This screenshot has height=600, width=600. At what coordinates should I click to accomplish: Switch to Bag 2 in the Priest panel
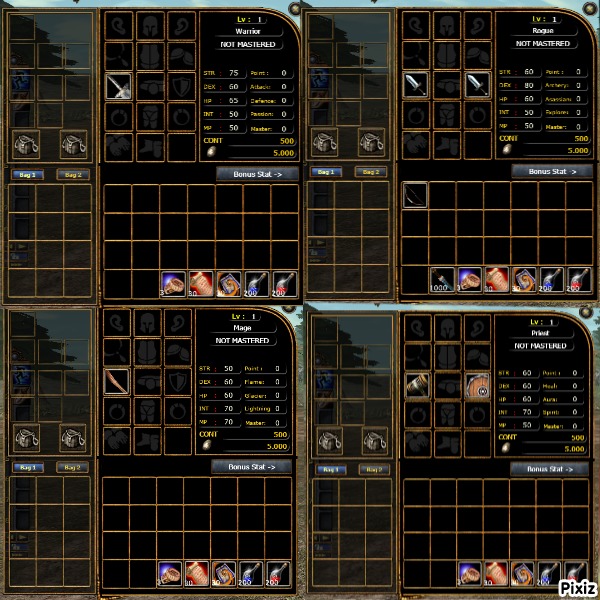(371, 468)
